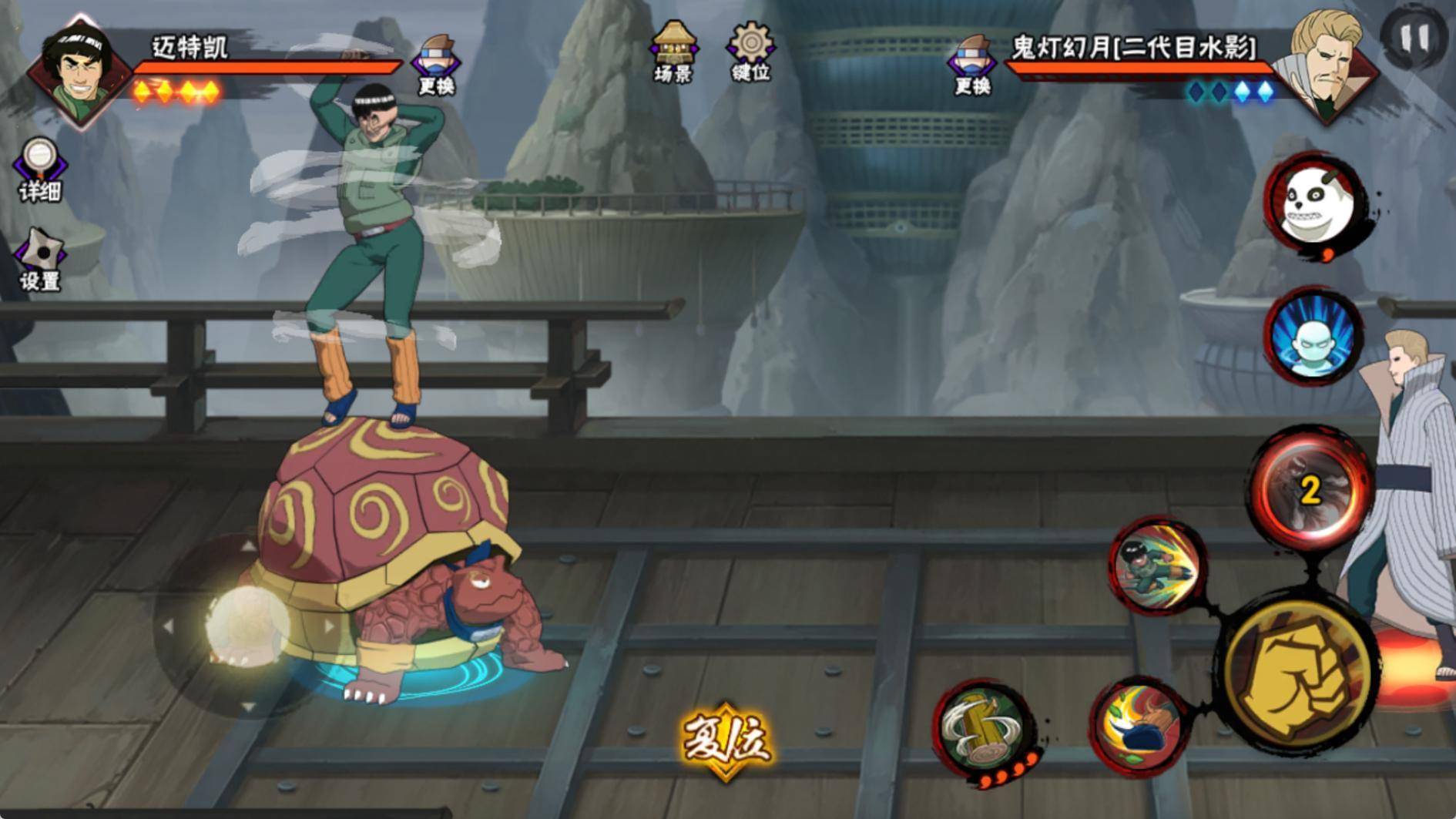The width and height of the screenshot is (1456, 819).
Task: Tap the virtual movement joystick
Action: 247,626
